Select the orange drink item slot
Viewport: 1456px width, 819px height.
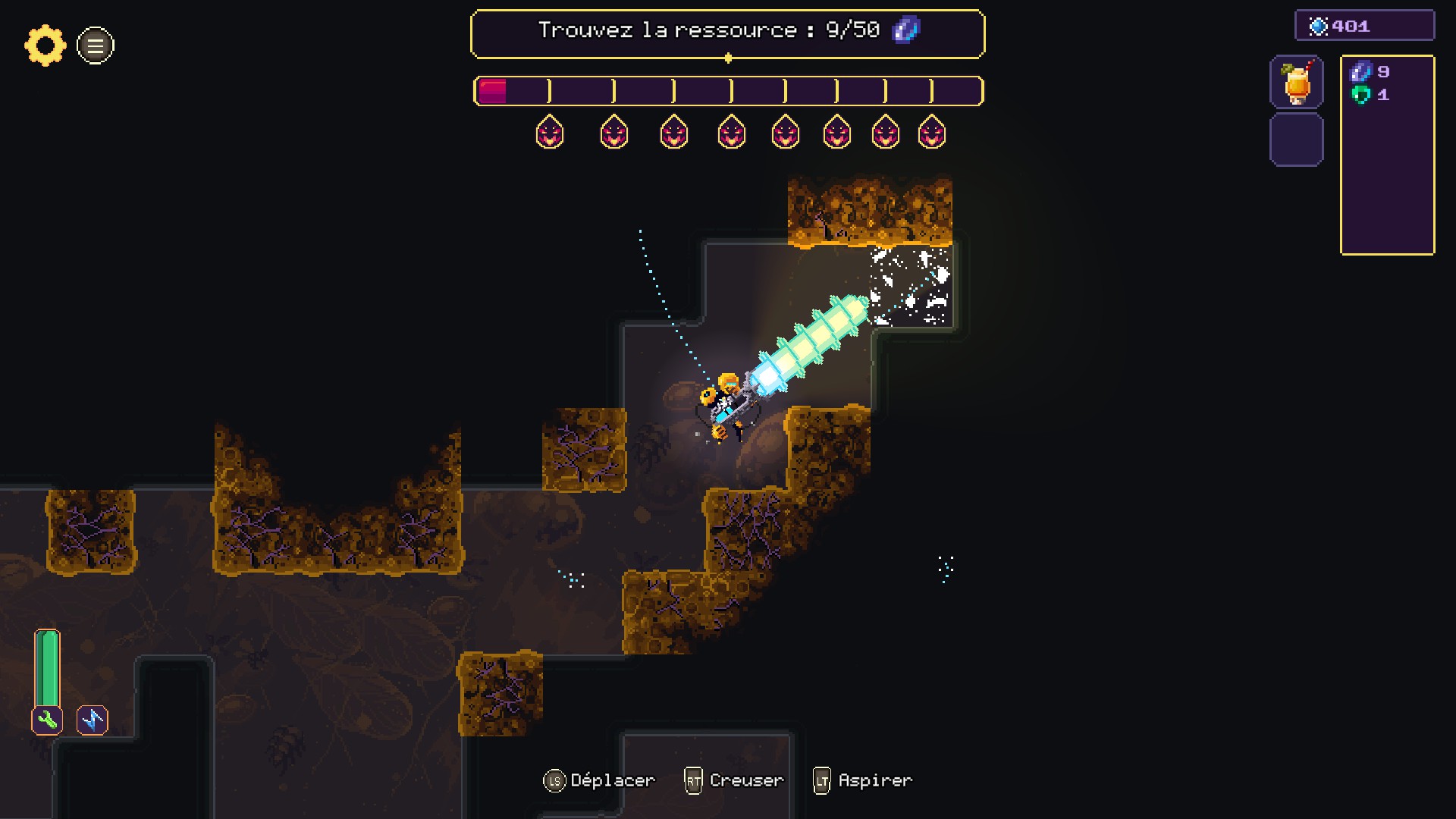pyautogui.click(x=1297, y=82)
